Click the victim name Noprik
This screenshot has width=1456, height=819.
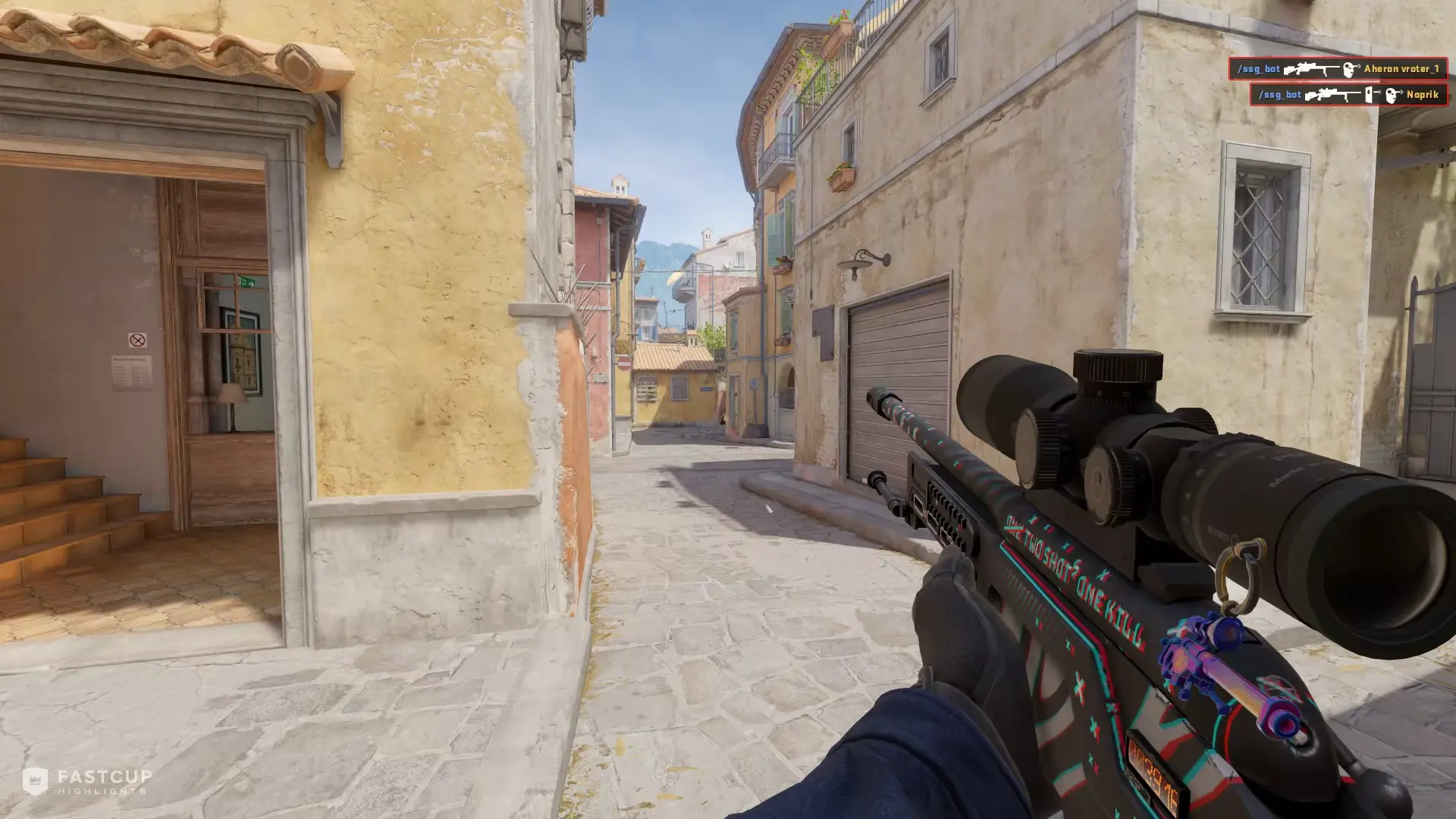click(1423, 96)
